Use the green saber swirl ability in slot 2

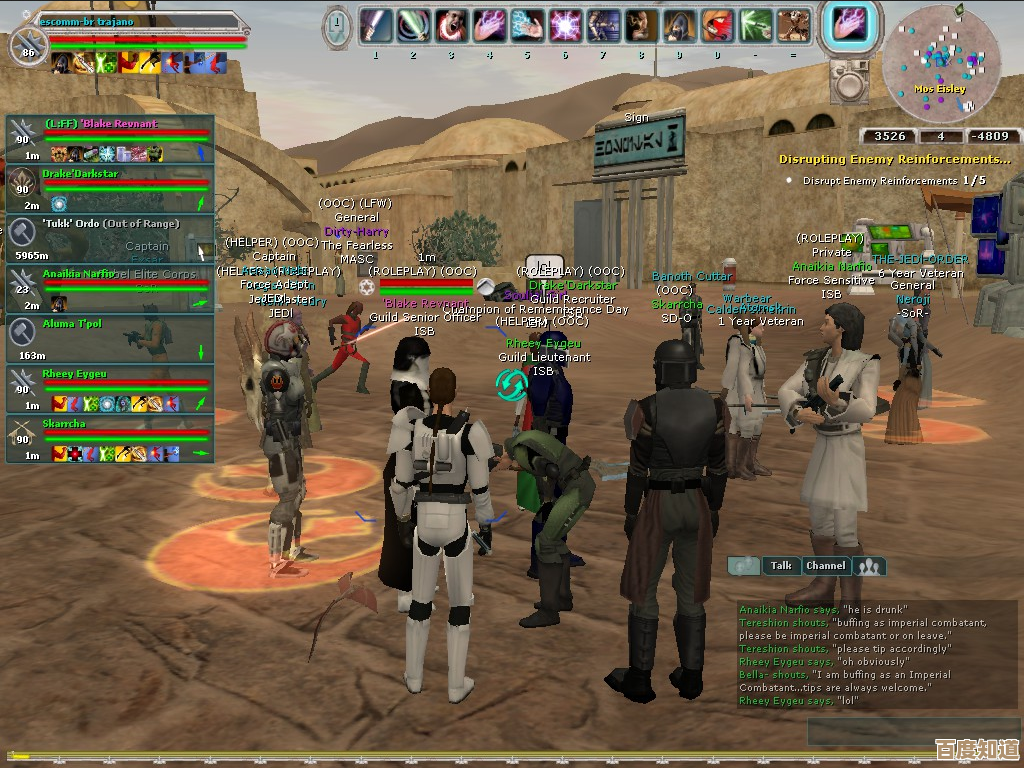point(413,24)
